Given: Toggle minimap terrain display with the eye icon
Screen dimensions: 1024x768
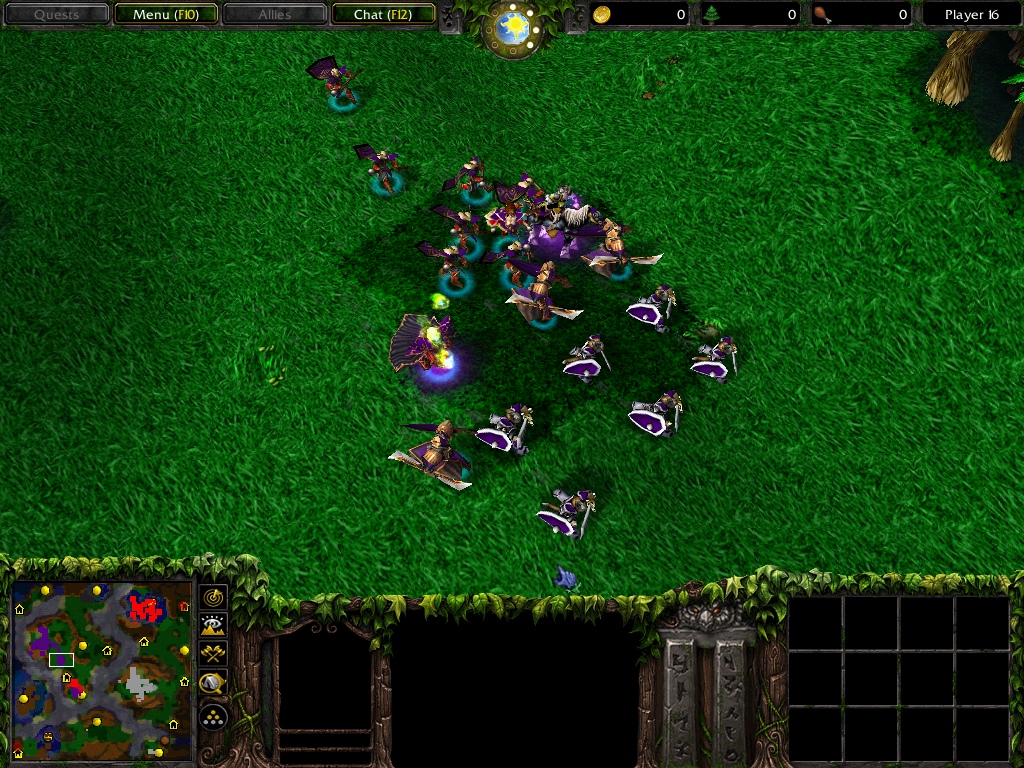Looking at the screenshot, I should point(213,626).
